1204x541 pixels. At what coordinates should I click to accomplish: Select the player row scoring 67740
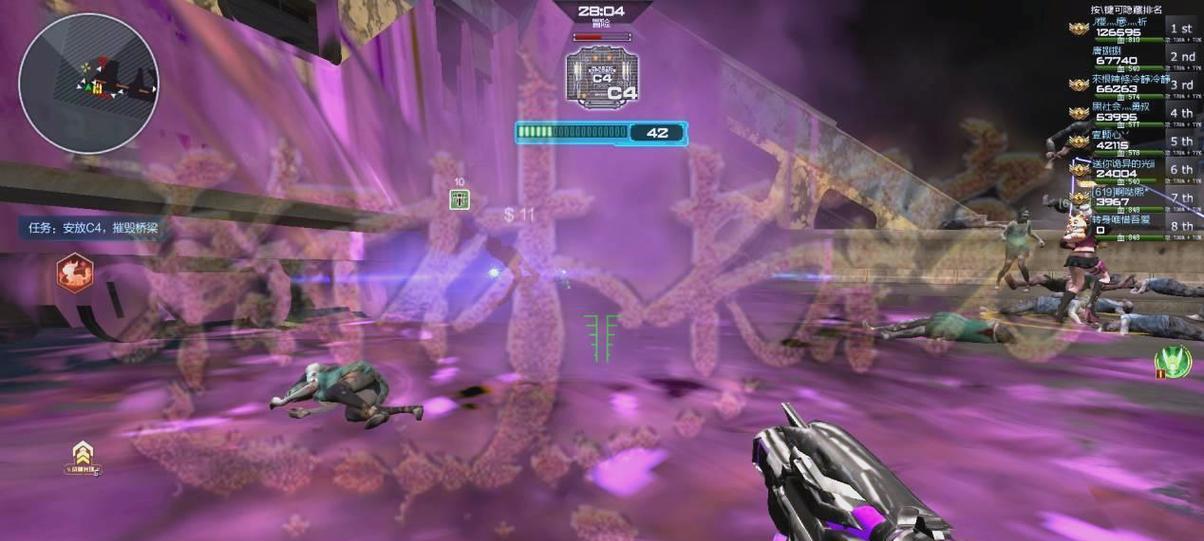coord(1130,59)
